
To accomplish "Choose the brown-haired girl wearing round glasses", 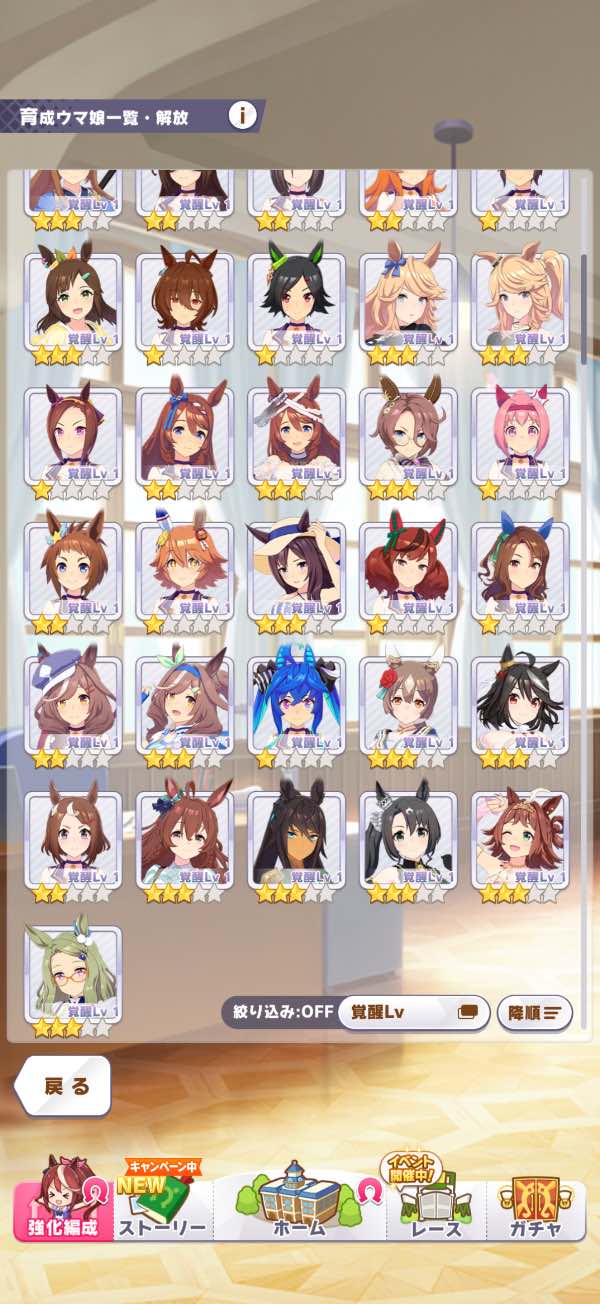I will tap(408, 435).
